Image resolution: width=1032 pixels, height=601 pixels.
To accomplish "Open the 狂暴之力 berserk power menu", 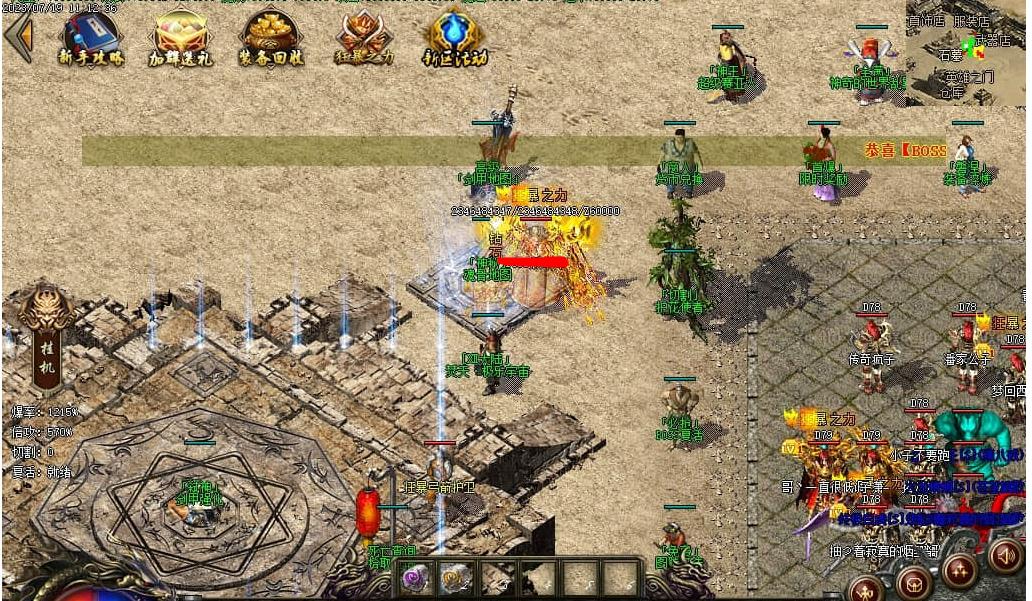I will (363, 38).
